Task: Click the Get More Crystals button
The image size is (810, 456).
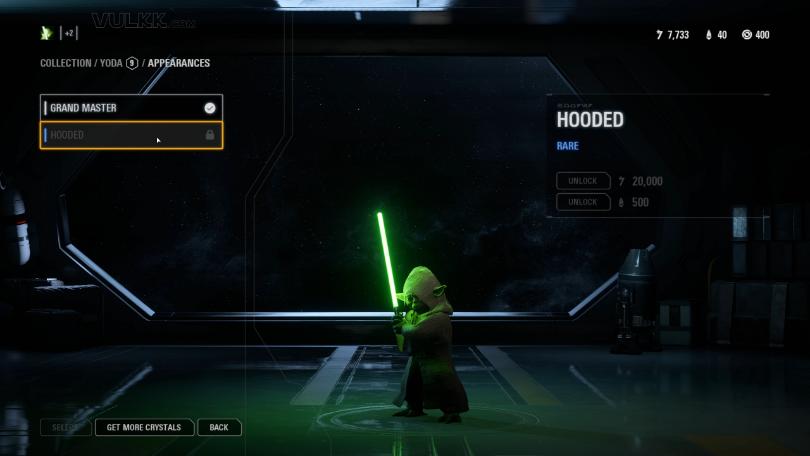Action: (x=144, y=428)
